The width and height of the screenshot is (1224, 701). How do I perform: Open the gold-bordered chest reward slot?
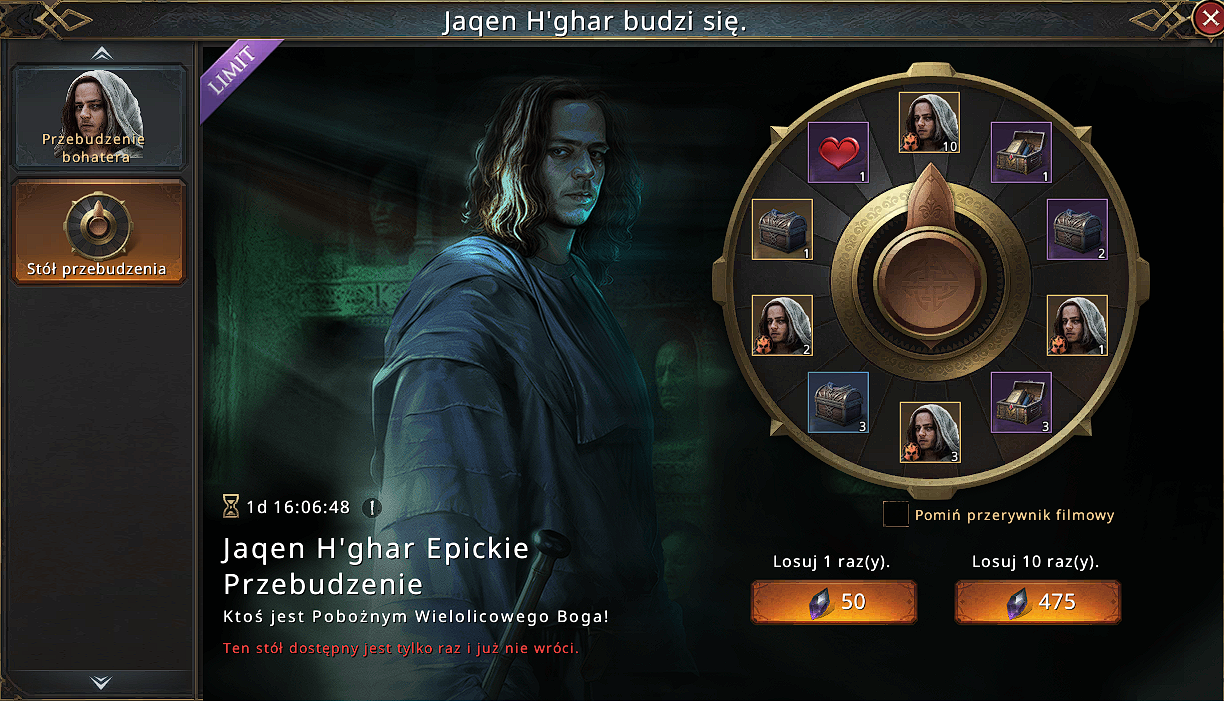pyautogui.click(x=782, y=229)
